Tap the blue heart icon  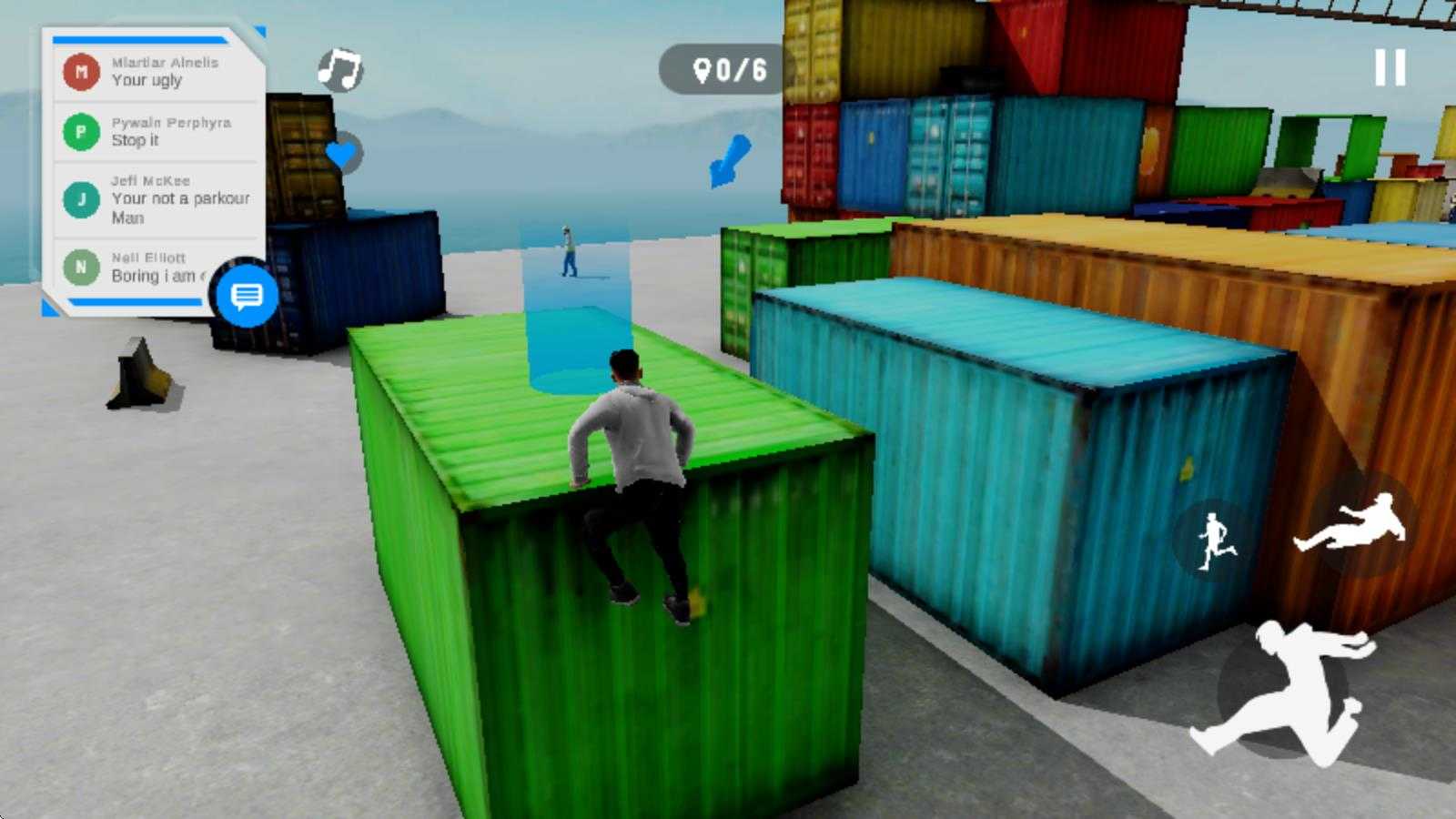point(342,154)
